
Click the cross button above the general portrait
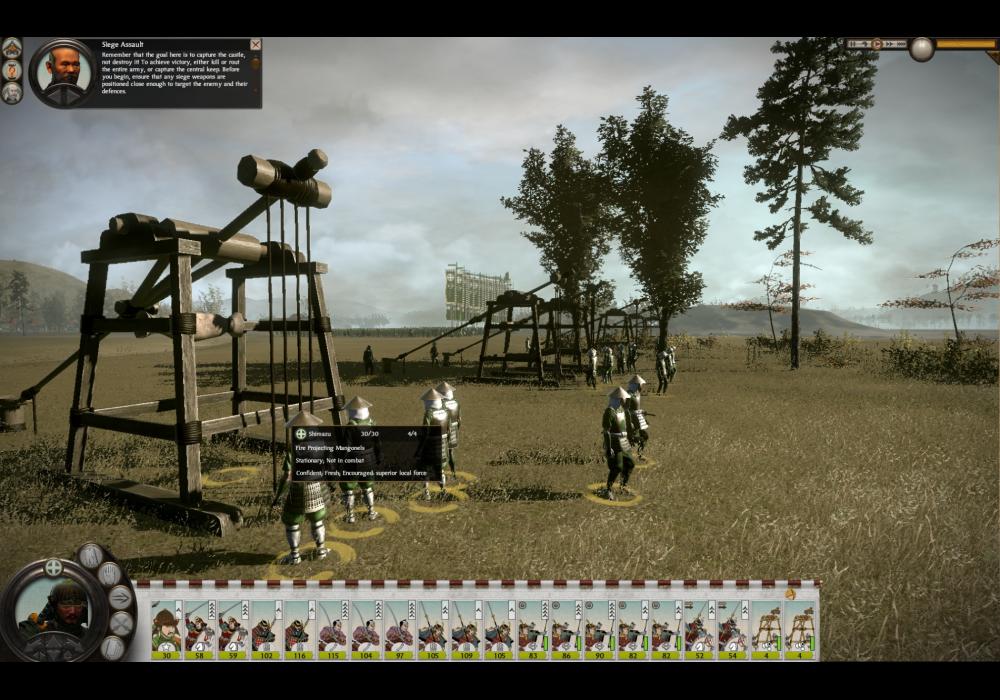[53, 567]
